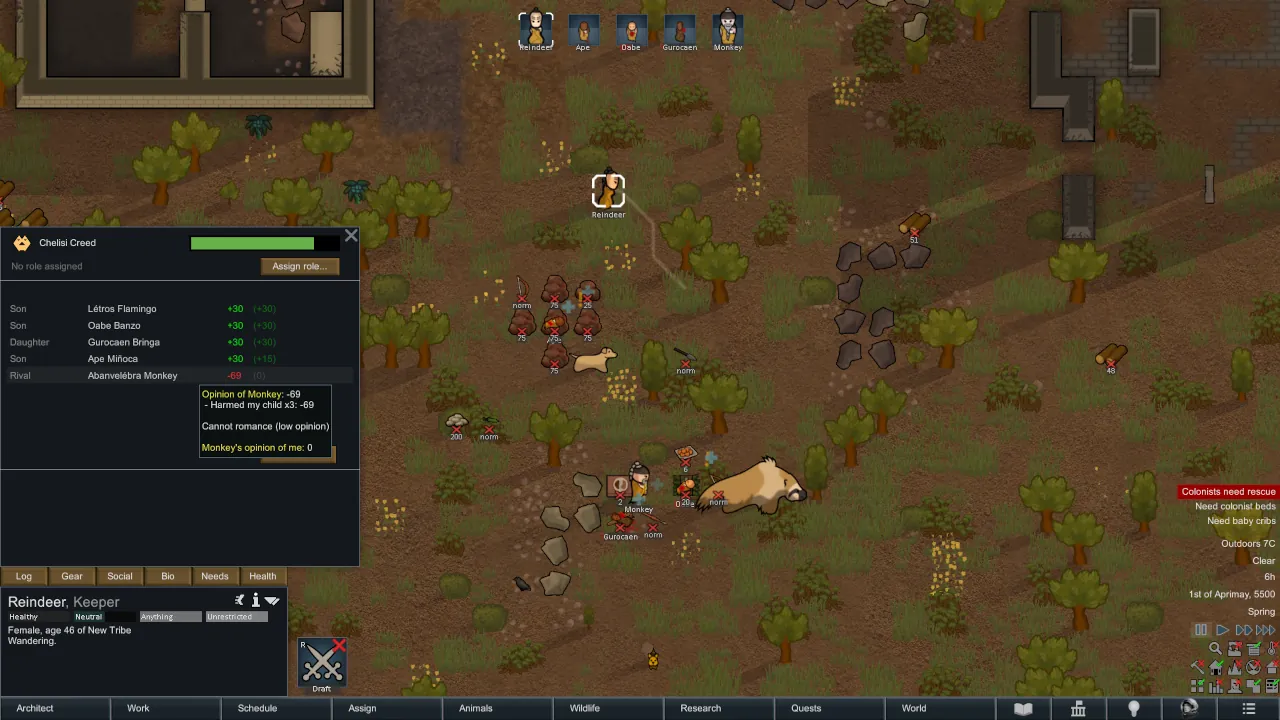This screenshot has height=720, width=1280.
Task: Open the World map view
Action: point(914,708)
